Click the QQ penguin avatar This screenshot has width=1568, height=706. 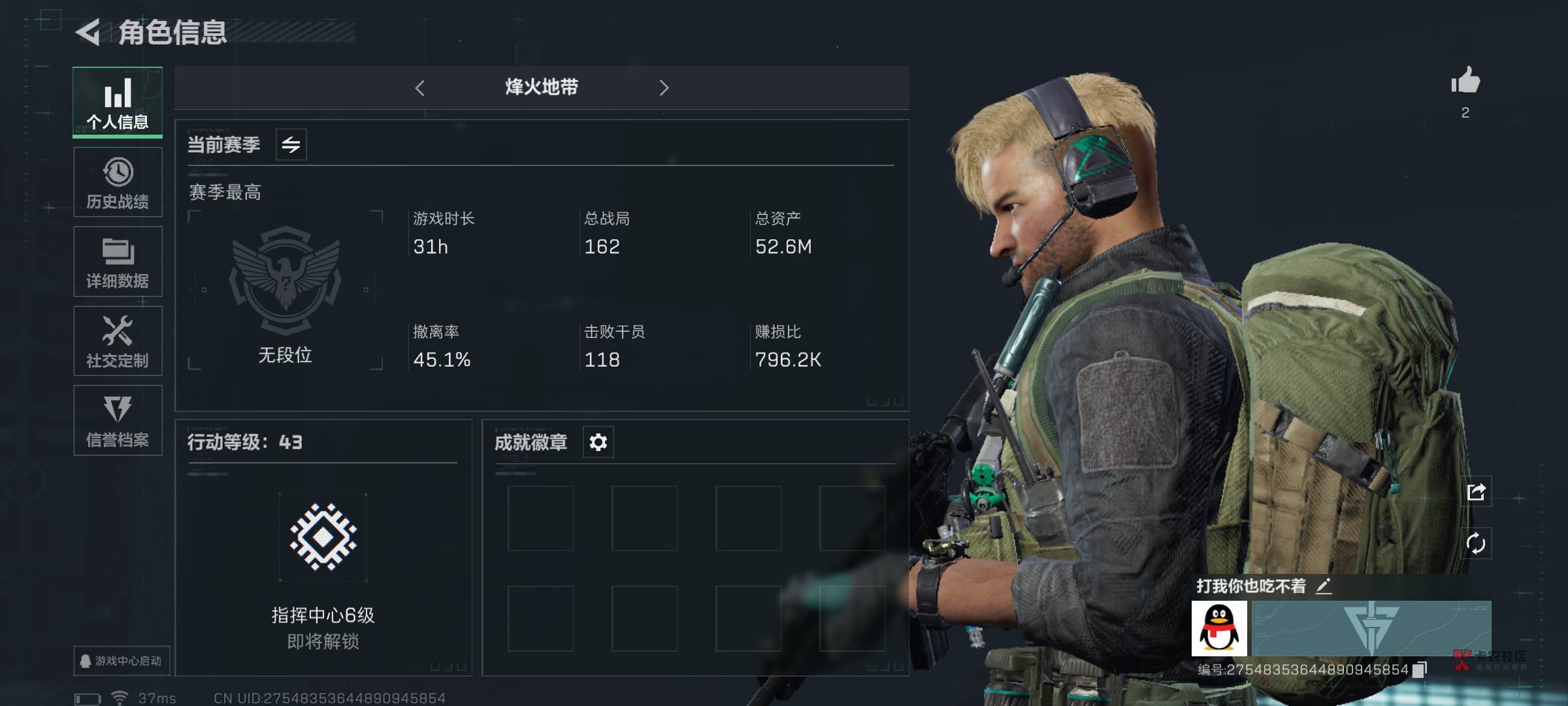[1219, 628]
